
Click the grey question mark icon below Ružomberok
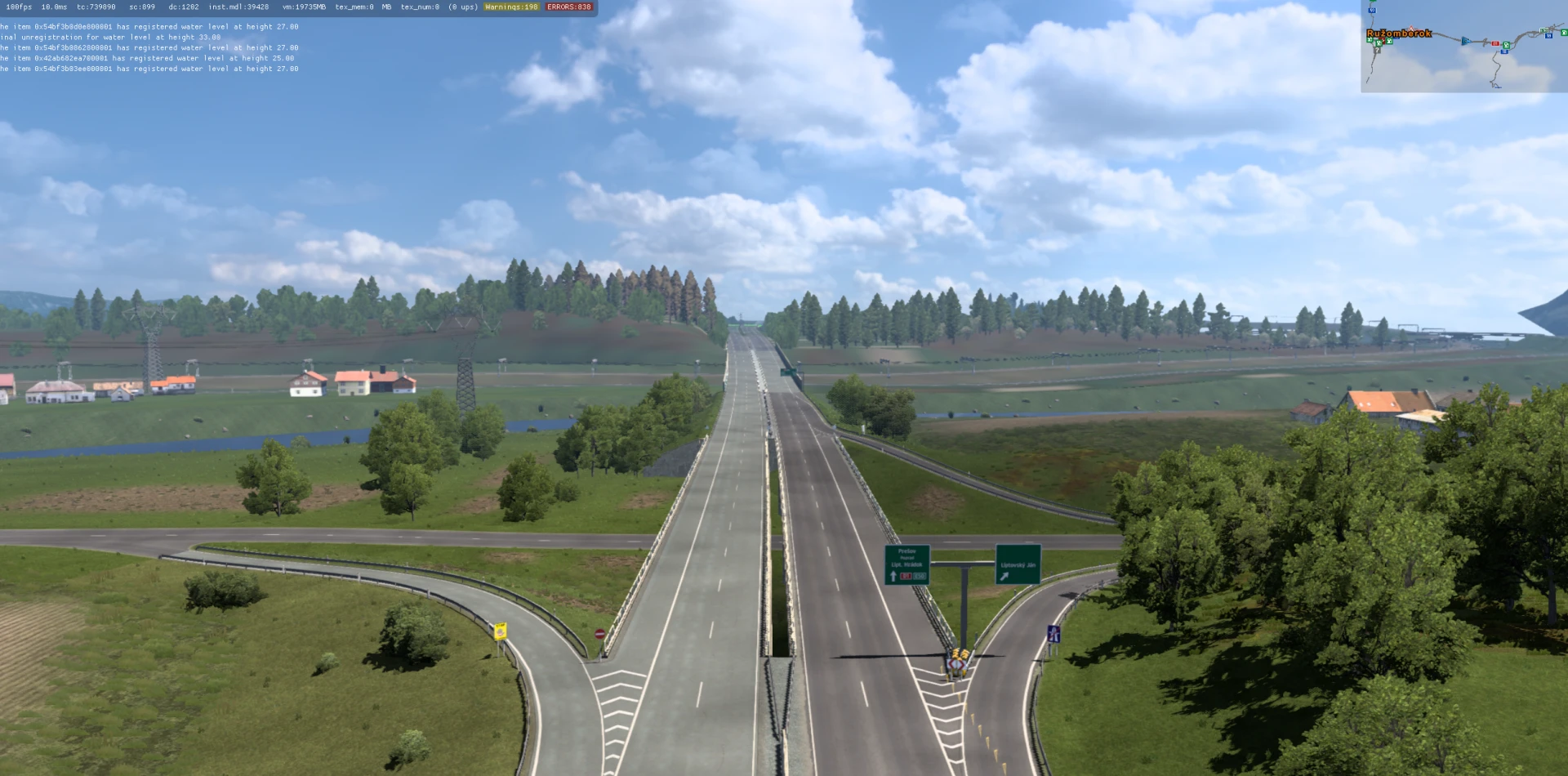point(1378,51)
